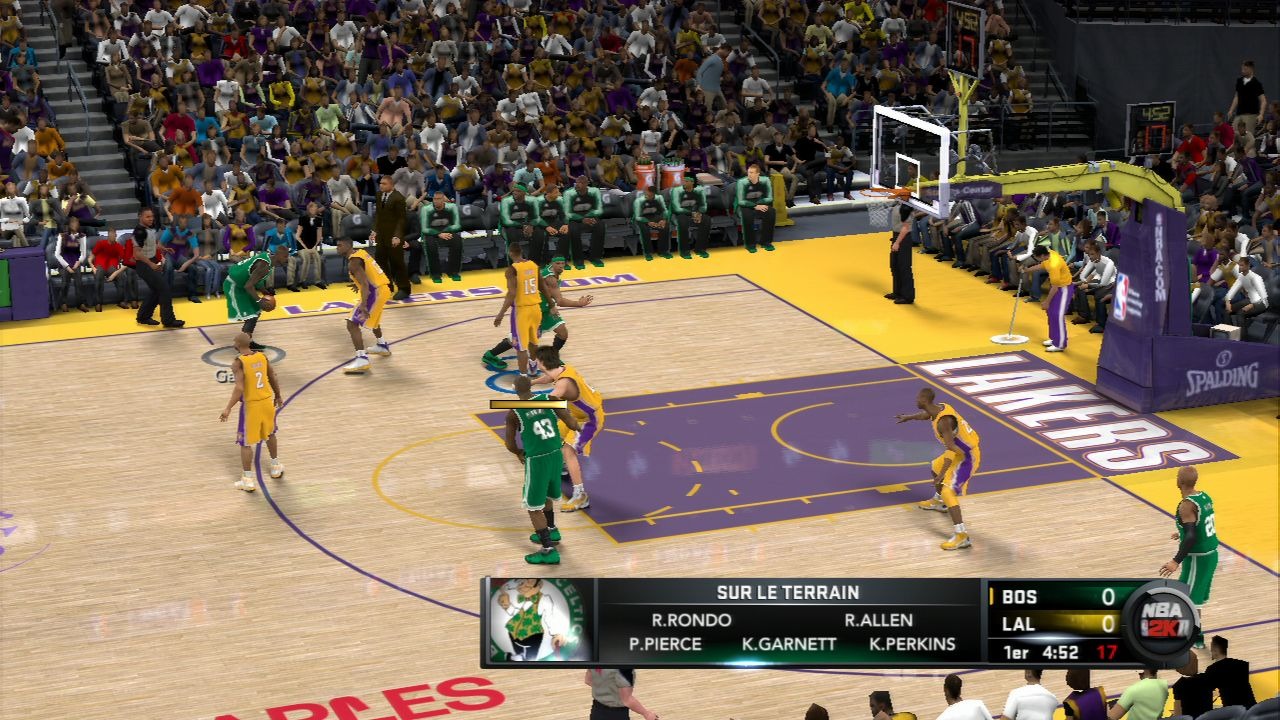The width and height of the screenshot is (1280, 720).
Task: Choose P.Pierce from the on-court list
Action: tap(665, 644)
